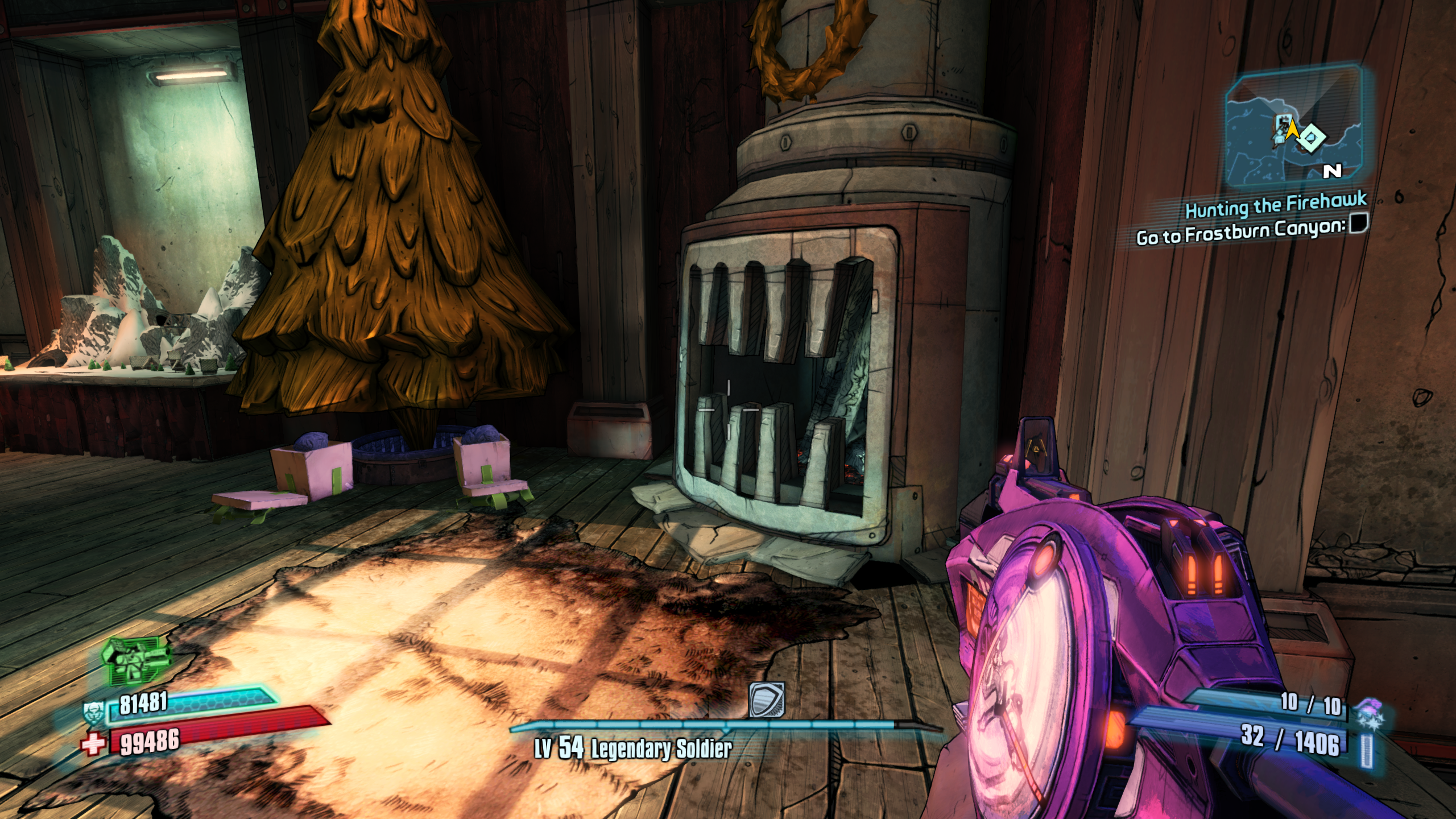Click the badge icon above the experience bar
This screenshot has height=819, width=1456.
(x=767, y=700)
